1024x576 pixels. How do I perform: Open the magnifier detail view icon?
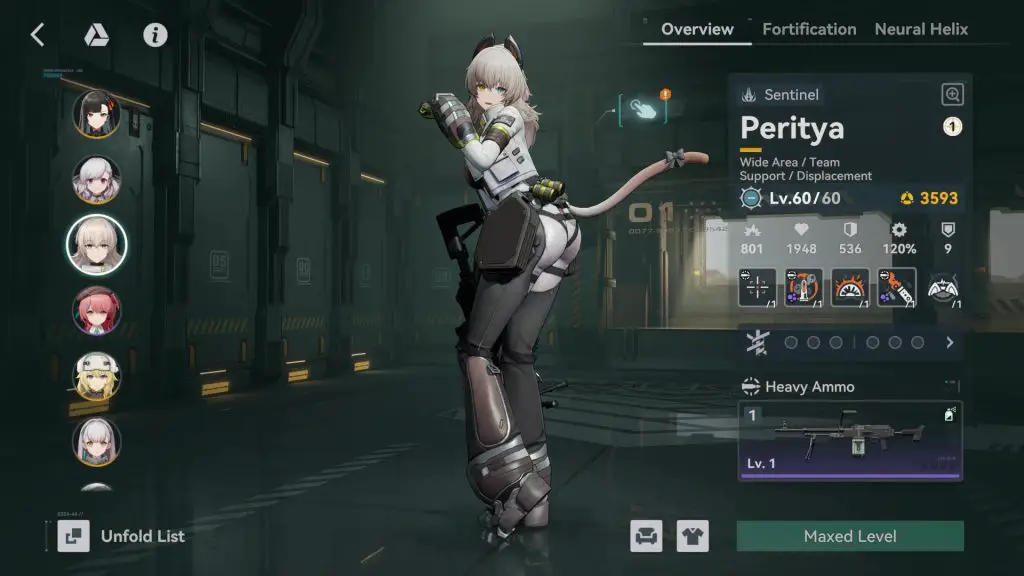(952, 95)
